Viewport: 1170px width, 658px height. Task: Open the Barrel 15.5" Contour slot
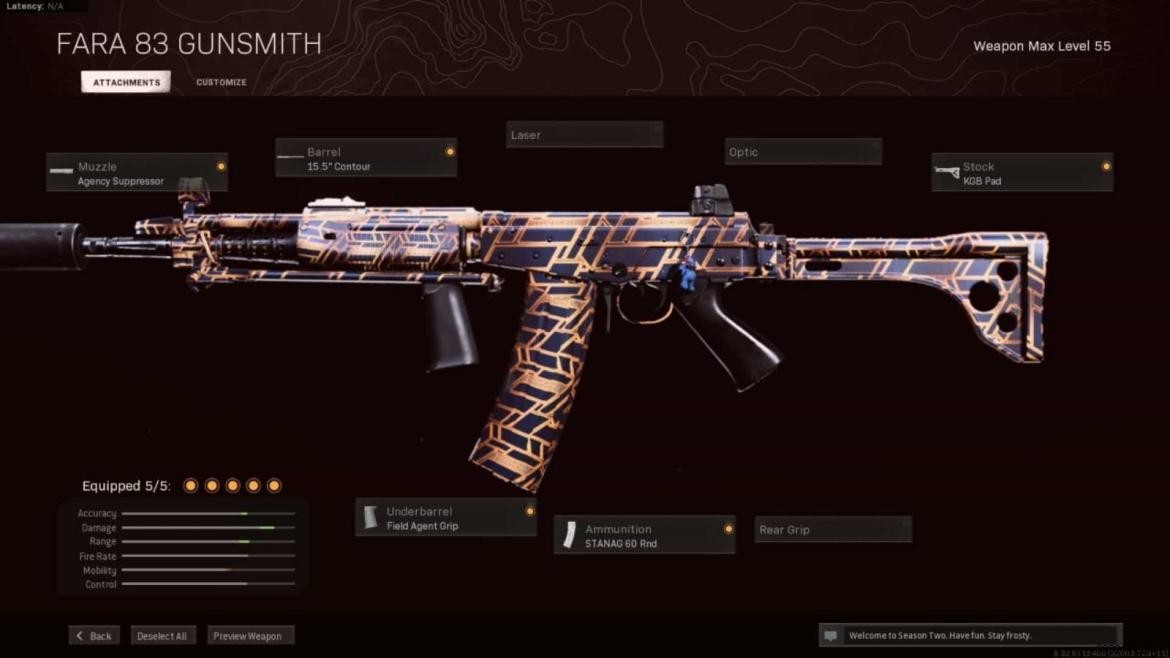click(x=366, y=158)
